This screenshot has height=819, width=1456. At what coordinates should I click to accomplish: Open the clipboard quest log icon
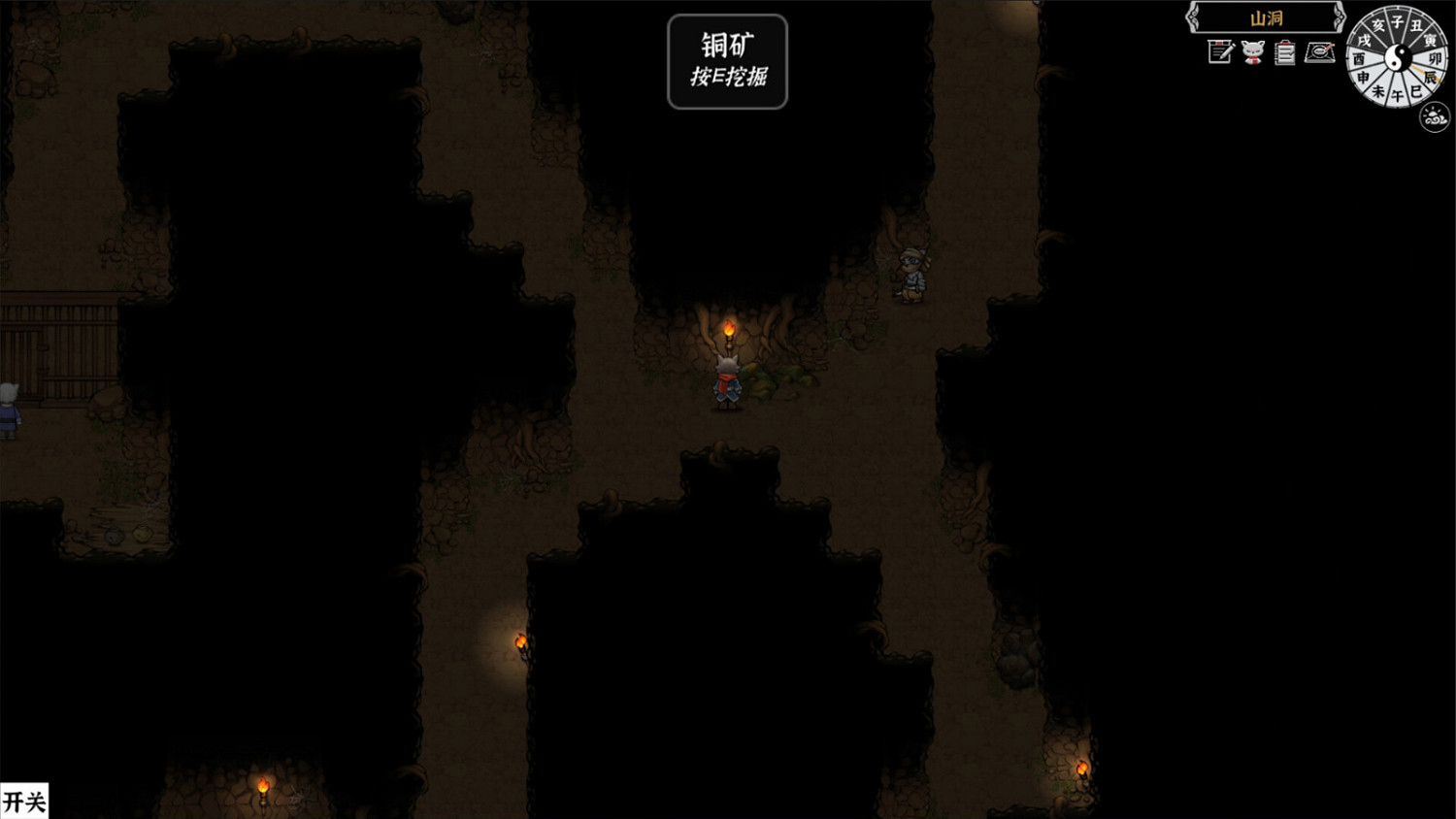[x=1284, y=52]
